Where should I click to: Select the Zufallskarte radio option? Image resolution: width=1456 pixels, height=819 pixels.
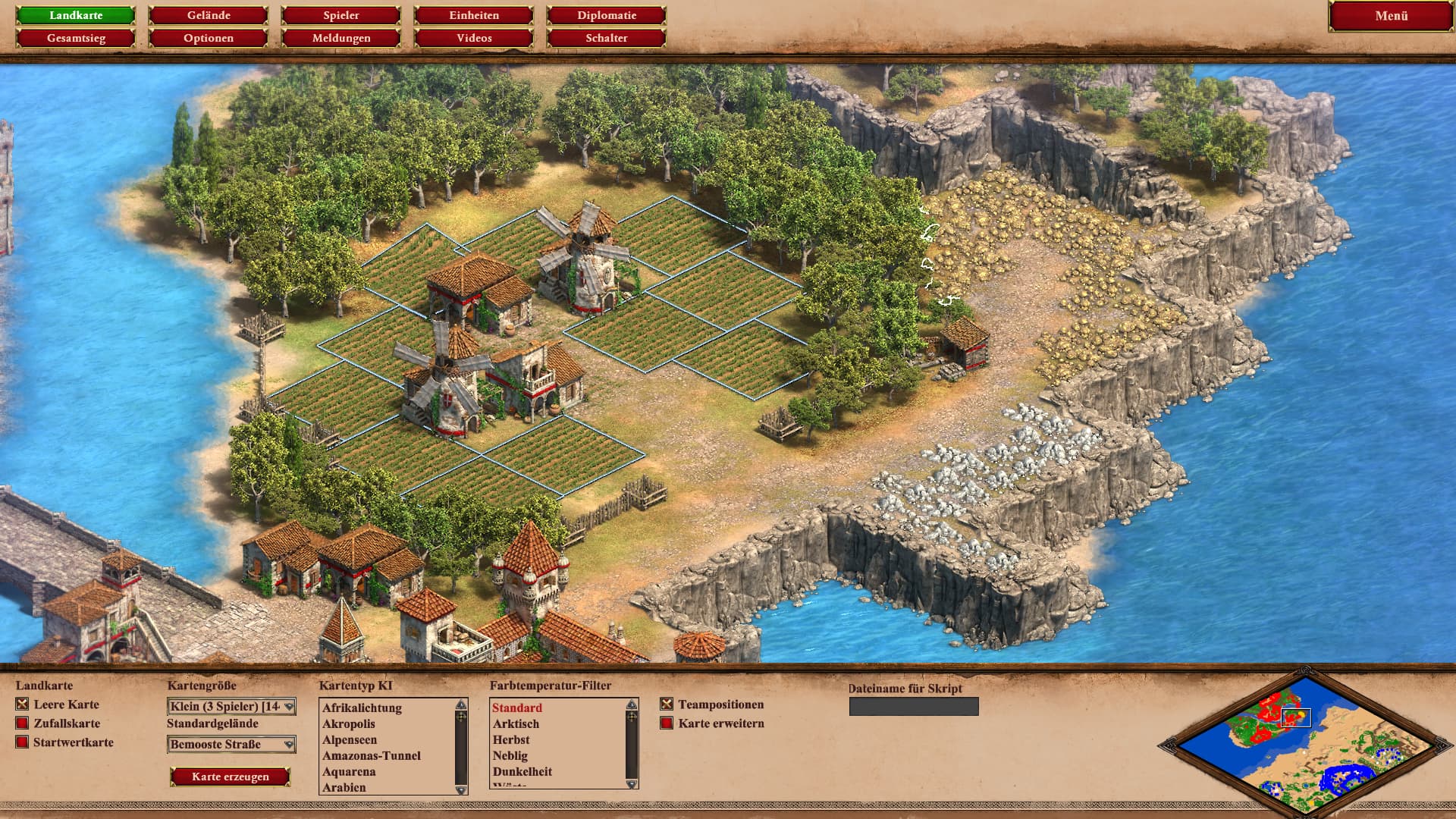22,723
